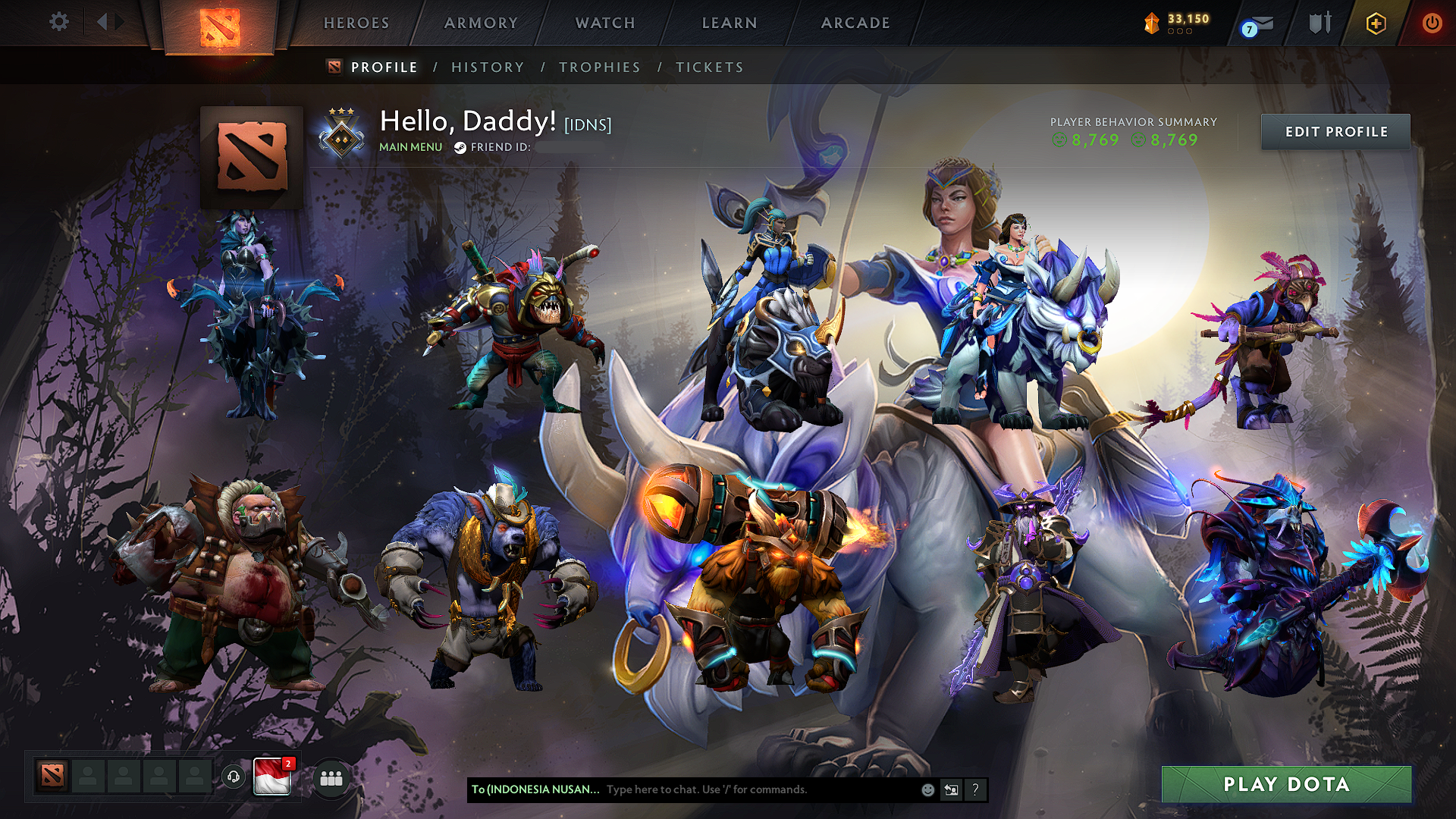Viewport: 1456px width, 819px height.
Task: Click the green 8,769 behavior score value
Action: [1094, 140]
